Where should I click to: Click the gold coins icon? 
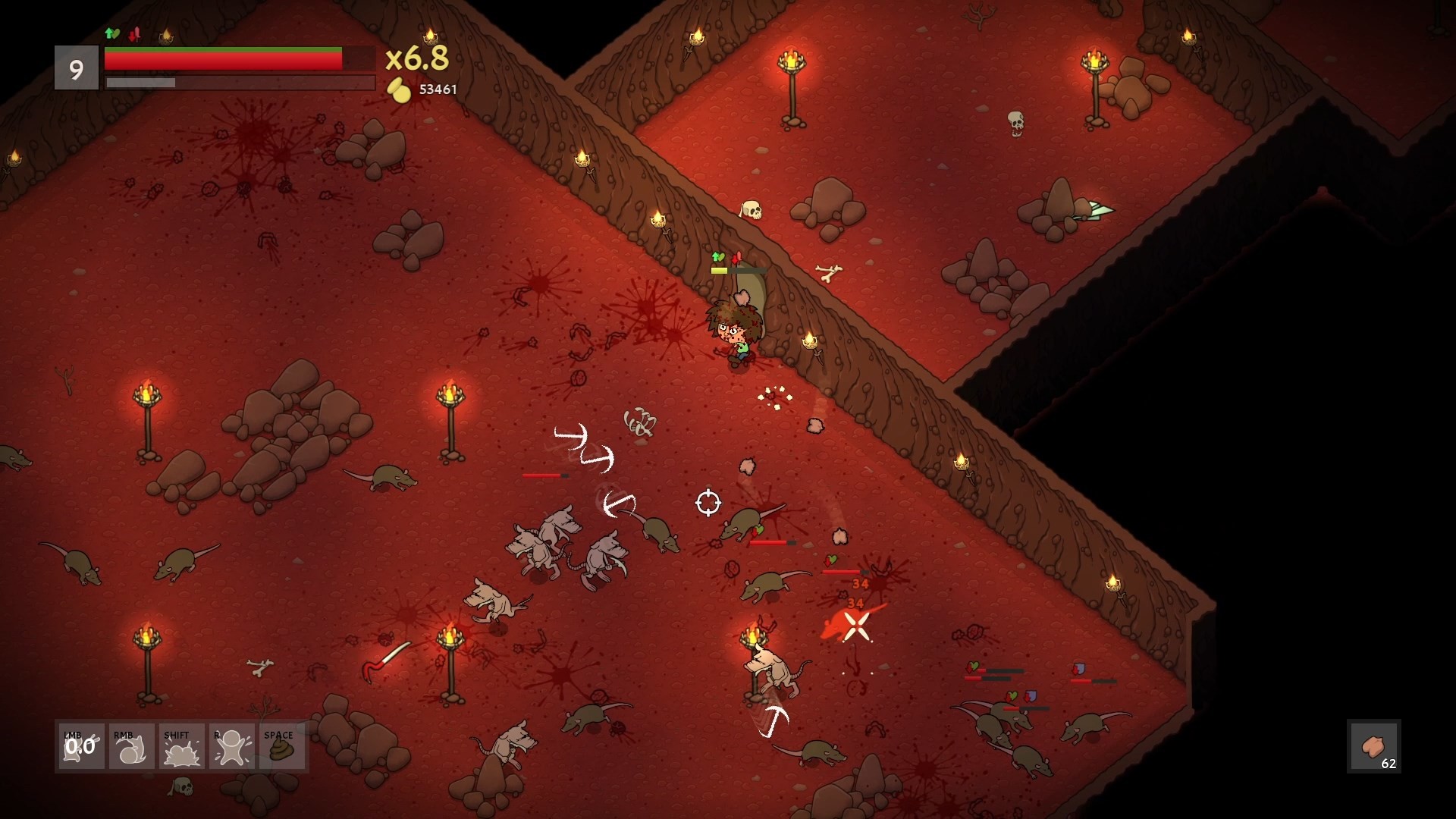[399, 90]
